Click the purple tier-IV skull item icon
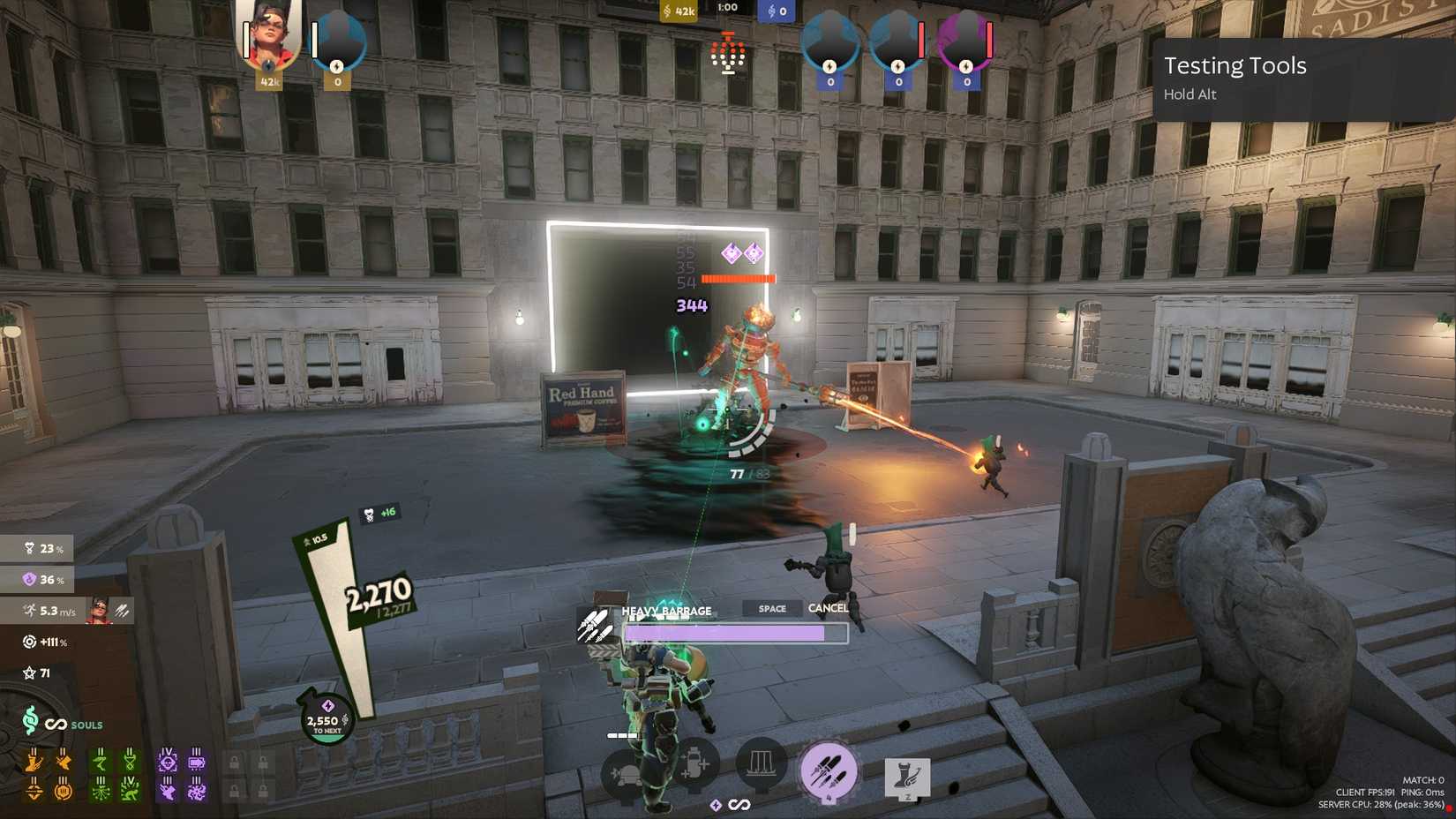Viewport: 1456px width, 819px height. (169, 761)
